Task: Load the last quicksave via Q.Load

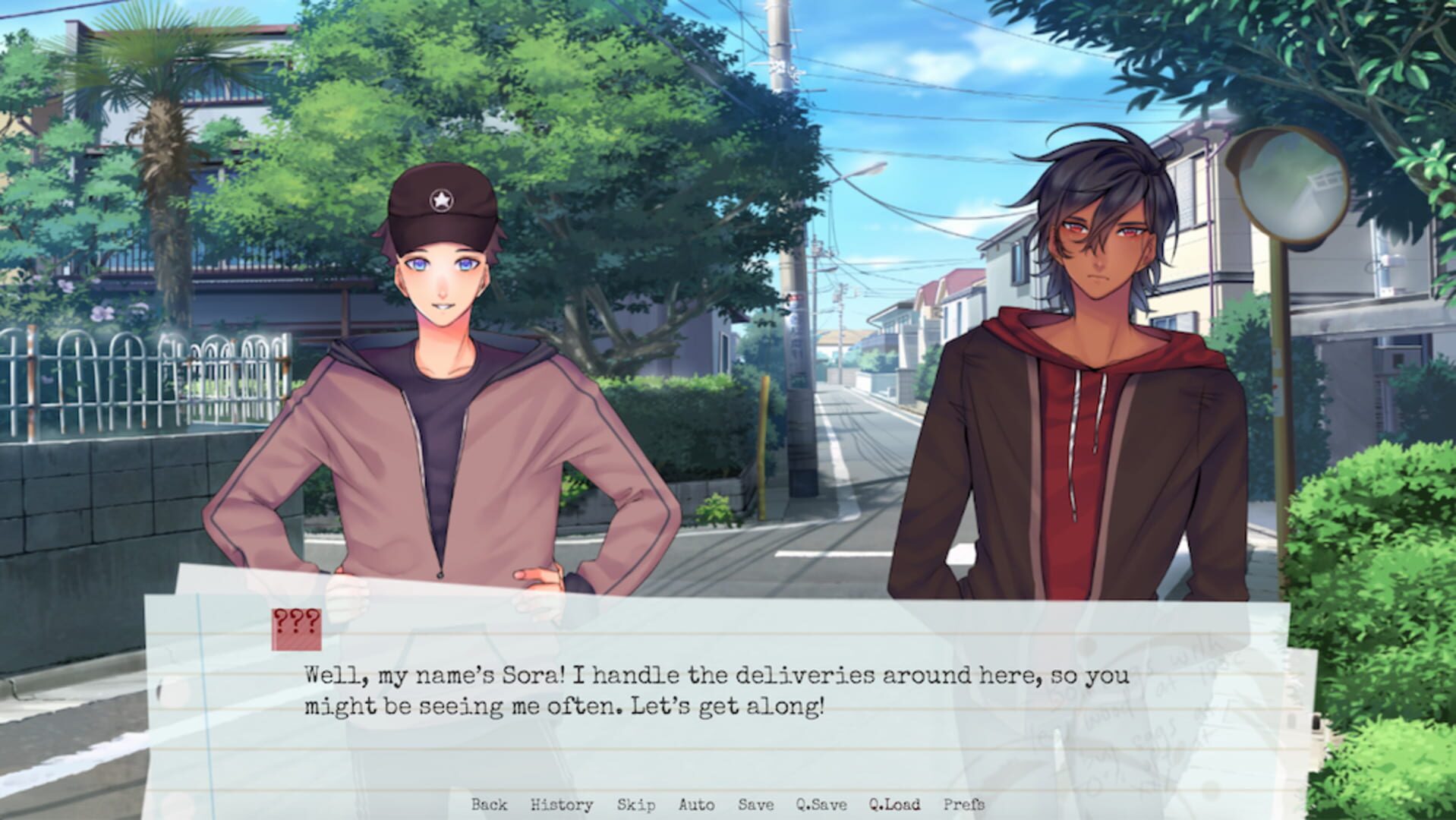Action: coord(894,805)
